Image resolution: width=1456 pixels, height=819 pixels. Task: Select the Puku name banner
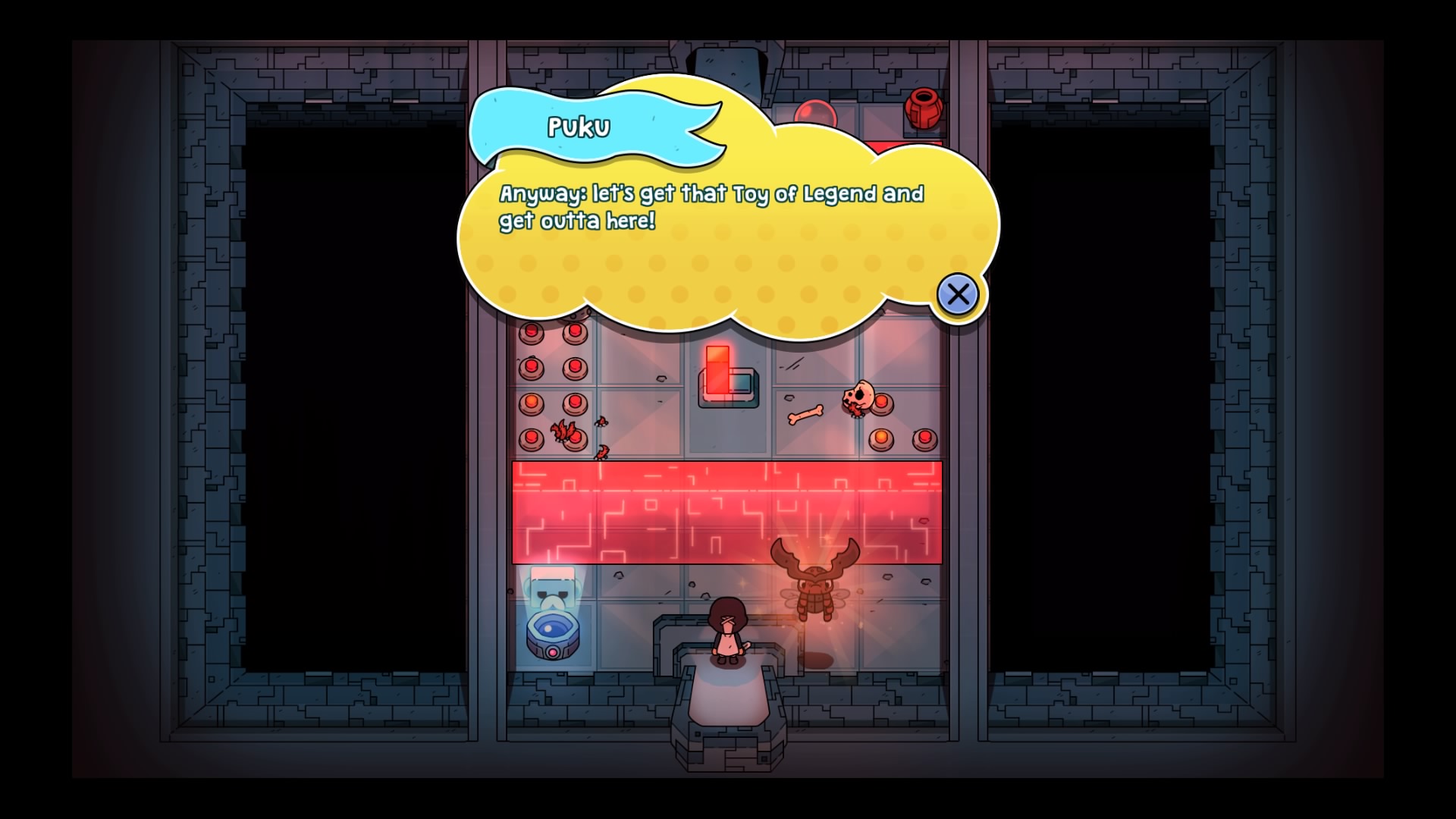click(x=580, y=129)
